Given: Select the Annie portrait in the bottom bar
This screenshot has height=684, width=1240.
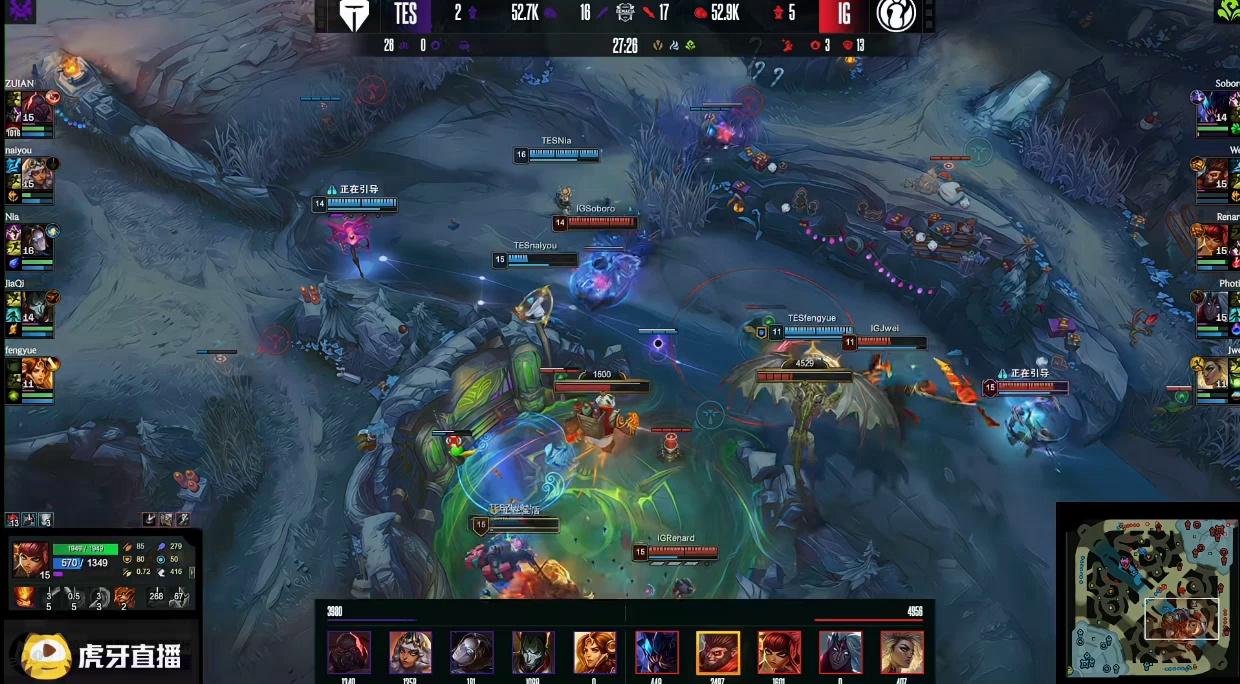Looking at the screenshot, I should [x=779, y=652].
